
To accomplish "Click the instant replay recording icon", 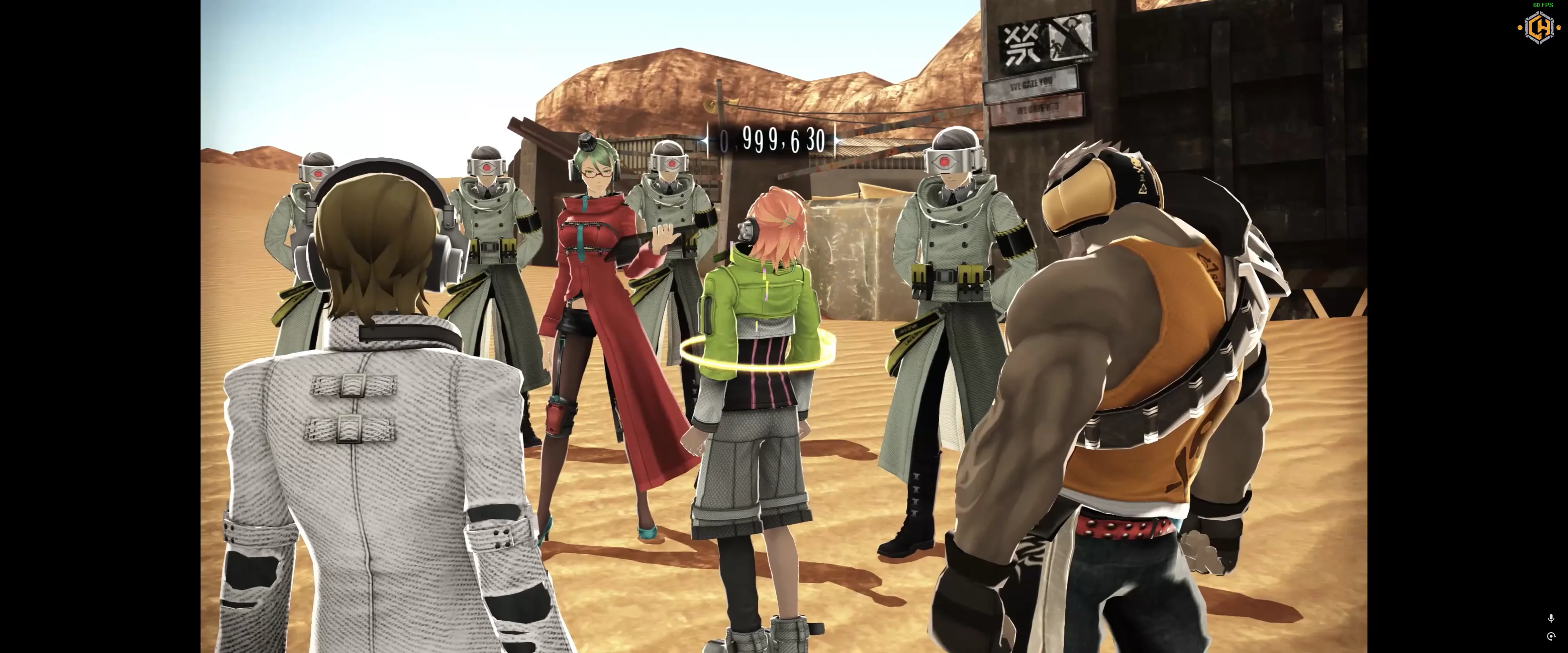I will coord(1551,637).
